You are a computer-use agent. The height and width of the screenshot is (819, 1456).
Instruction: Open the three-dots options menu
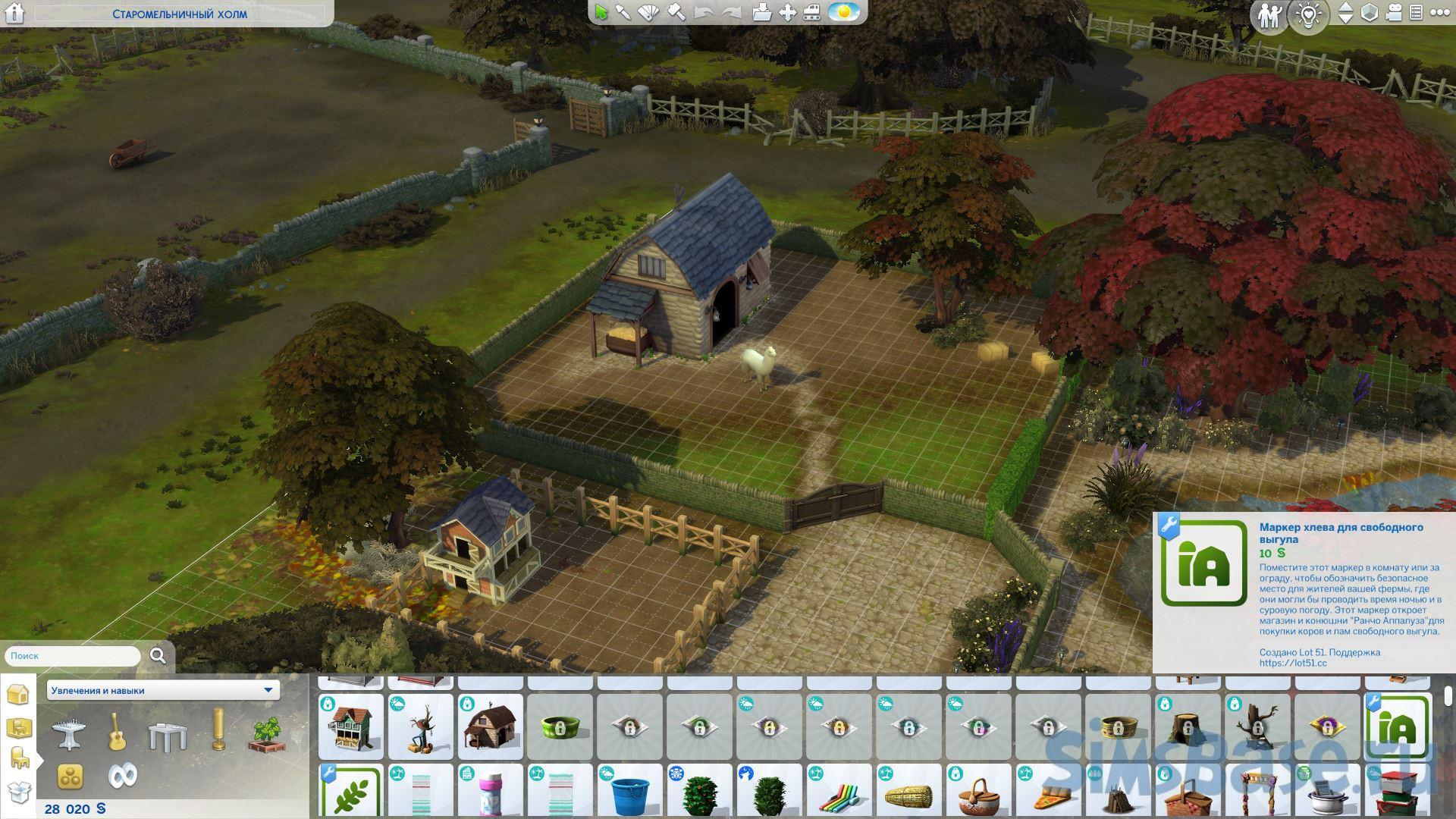coord(1439,13)
